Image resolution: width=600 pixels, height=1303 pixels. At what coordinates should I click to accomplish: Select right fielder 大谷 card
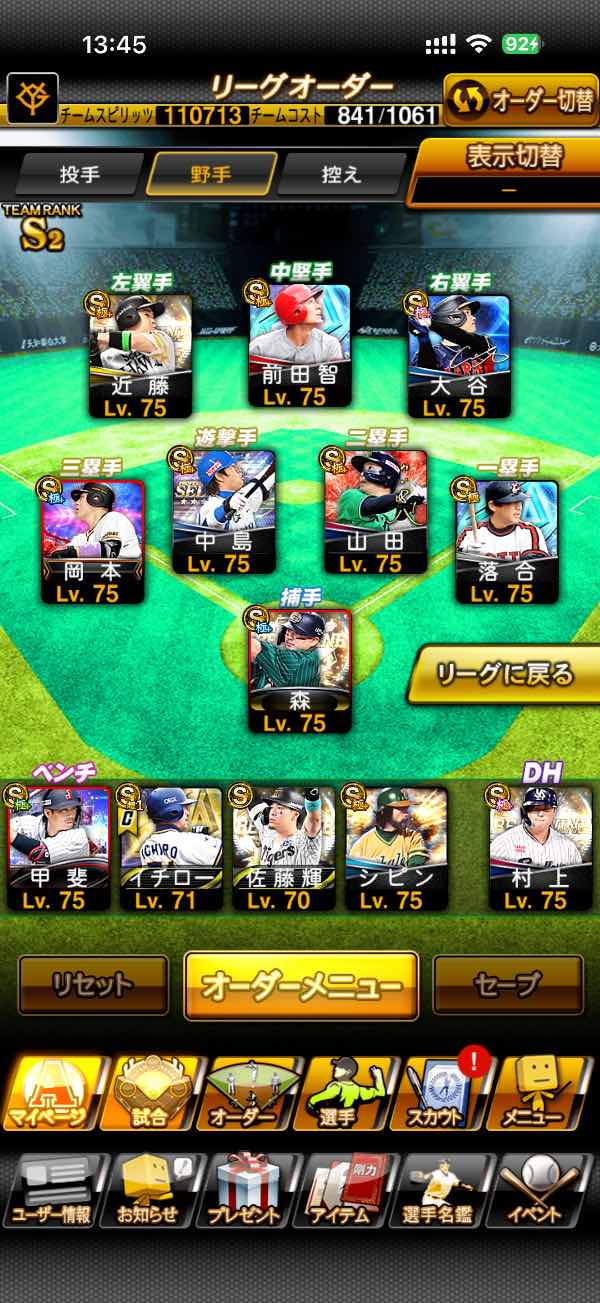tap(459, 355)
